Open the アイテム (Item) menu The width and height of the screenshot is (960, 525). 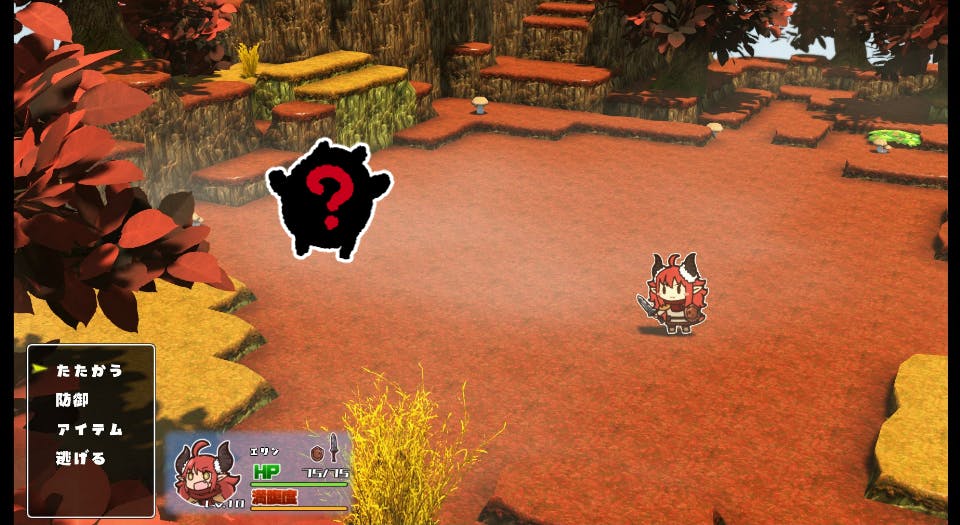tap(89, 429)
